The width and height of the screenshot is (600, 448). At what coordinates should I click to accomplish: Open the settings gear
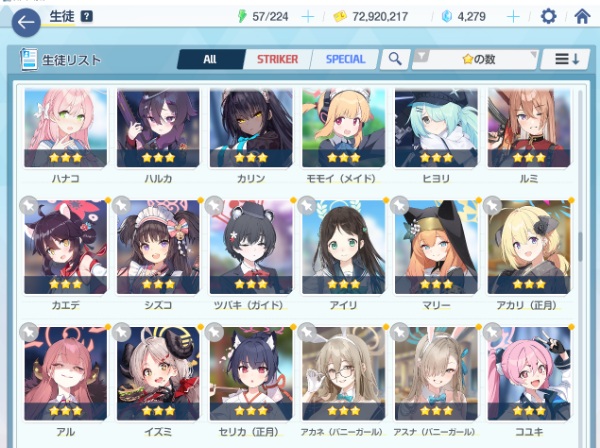coord(548,16)
